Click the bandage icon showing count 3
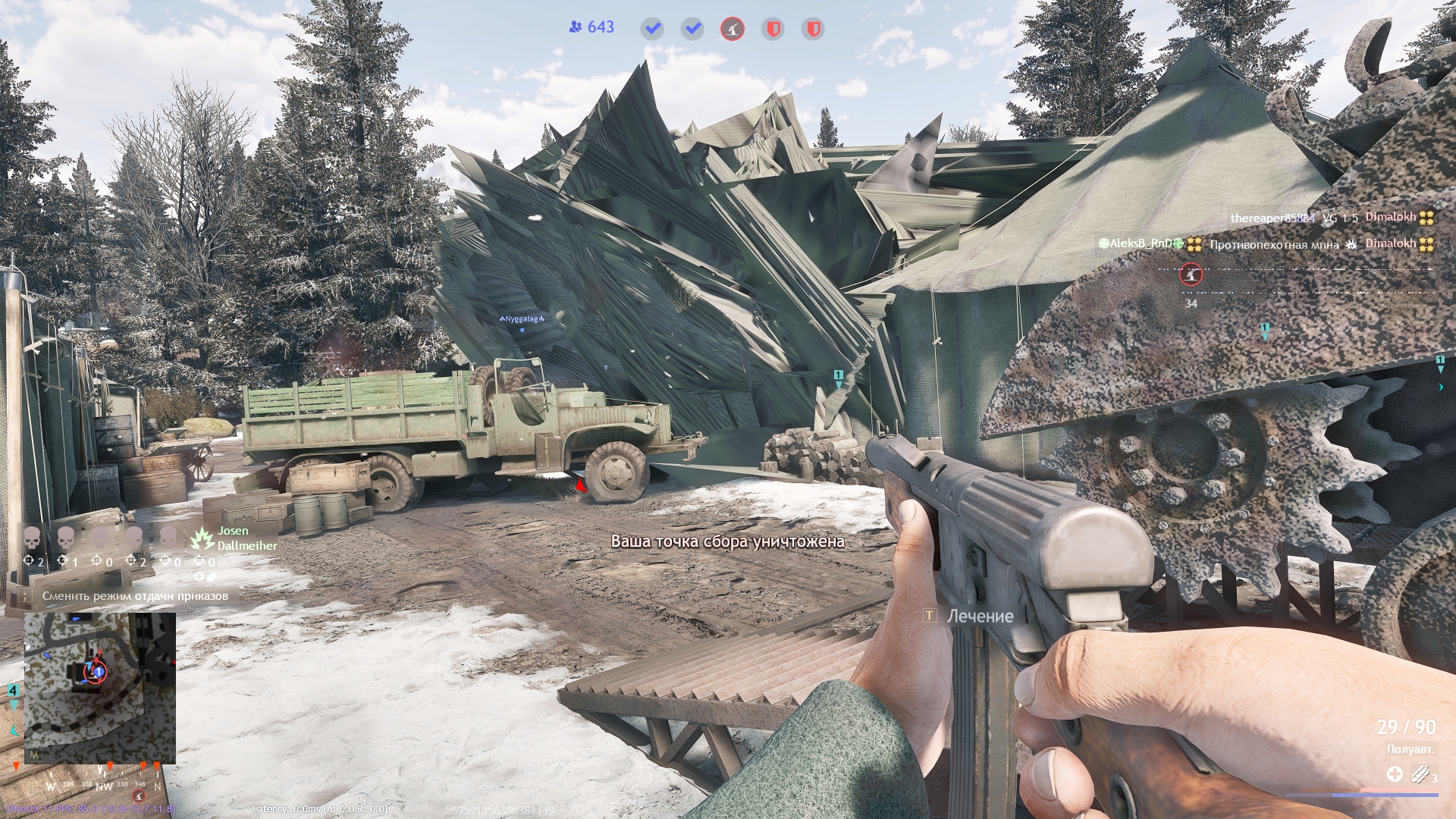 point(1420,774)
